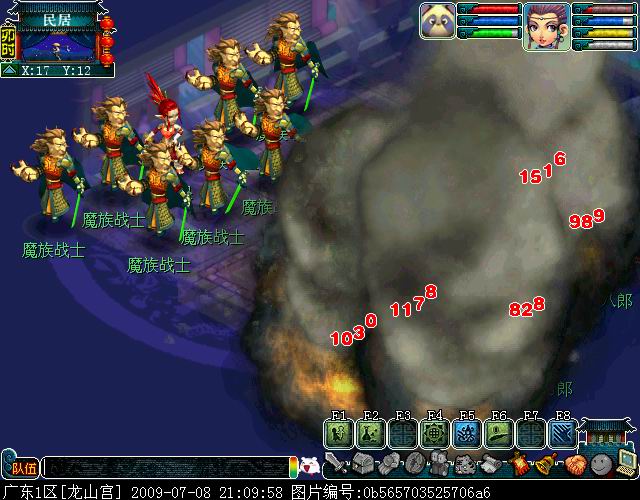Toggle the minimap collapse arrow
Screen dimensions: 640x500
(8, 71)
